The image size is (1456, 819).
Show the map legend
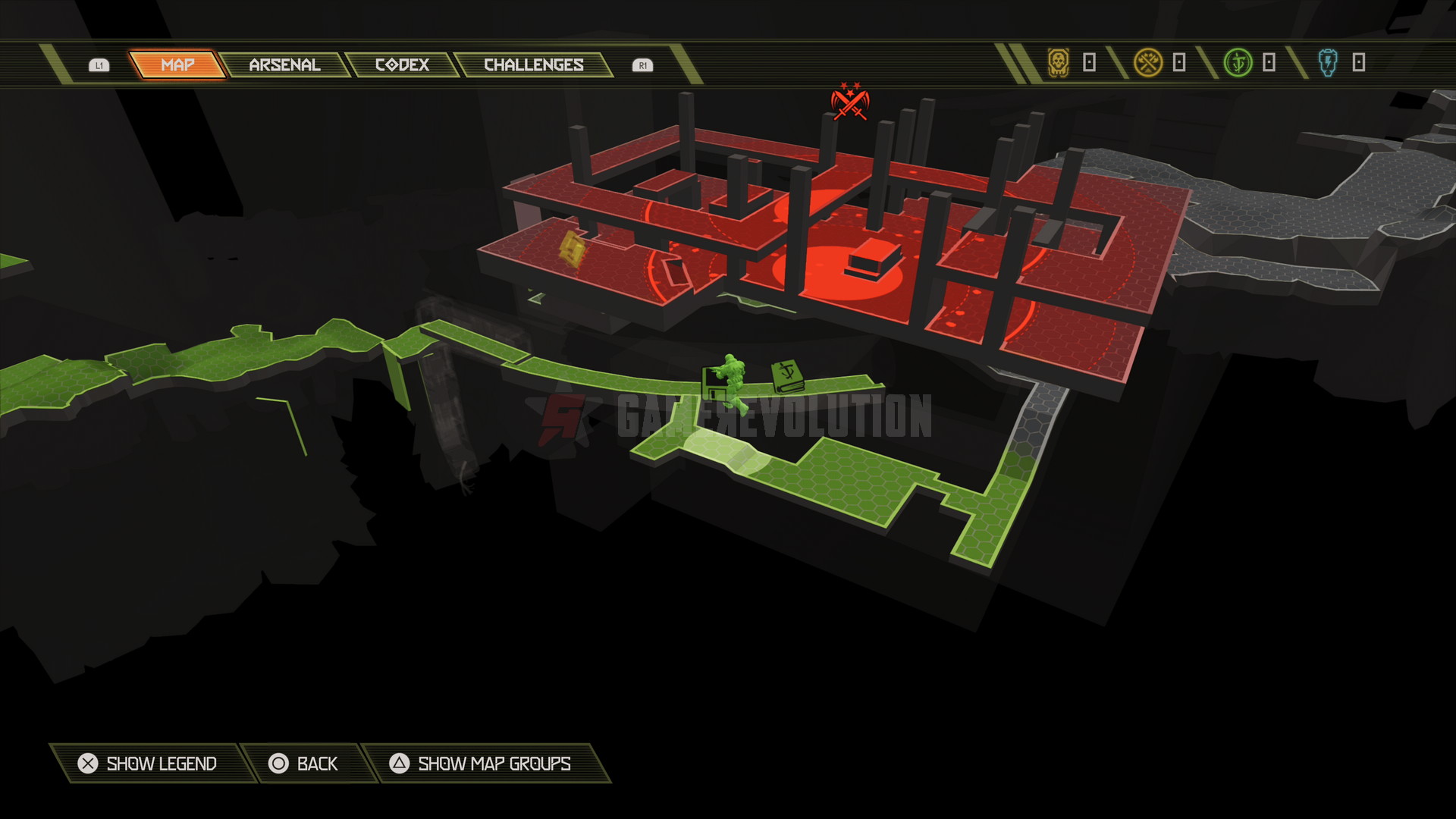(148, 764)
